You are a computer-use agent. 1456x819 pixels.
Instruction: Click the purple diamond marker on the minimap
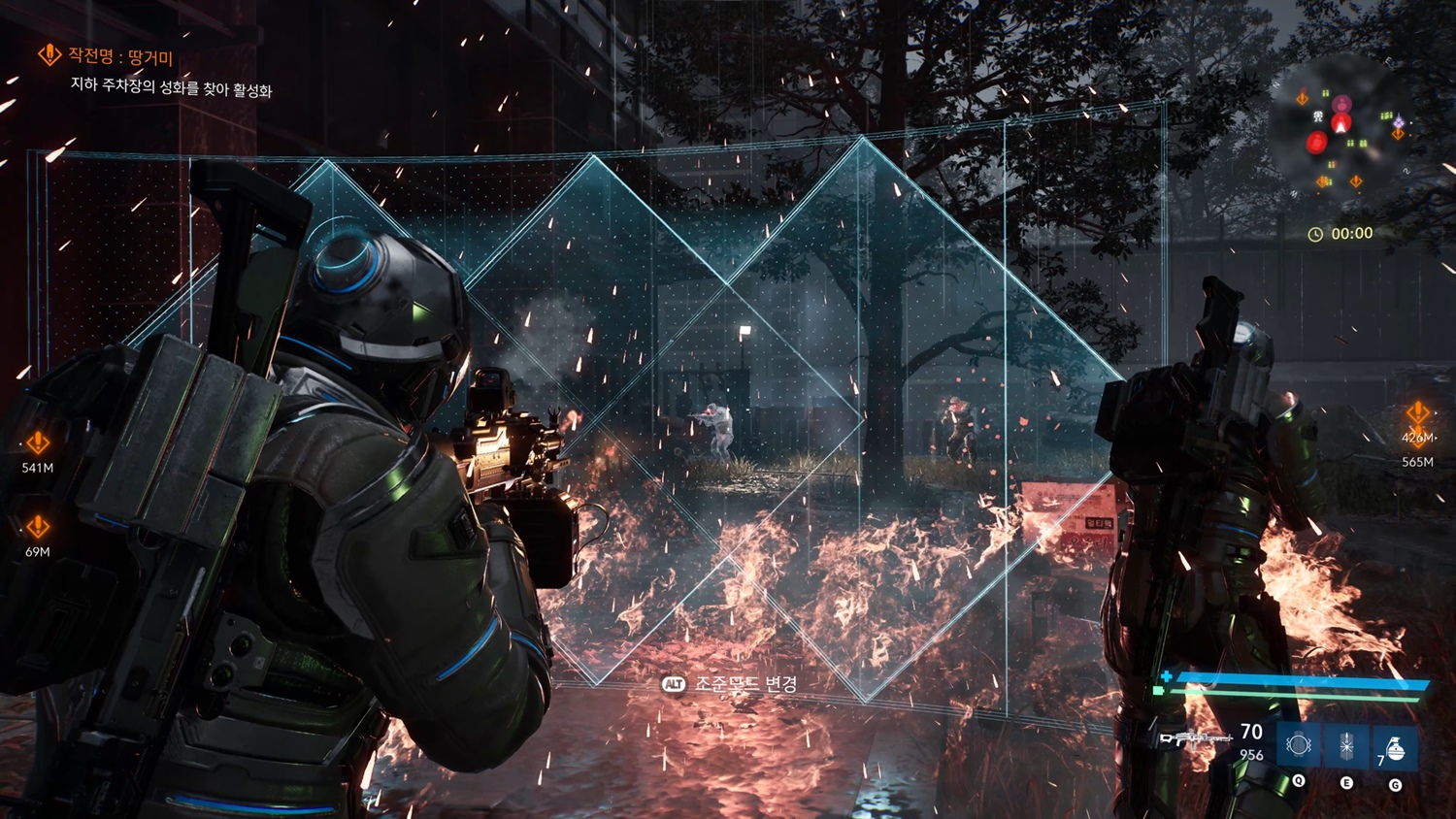coord(1398,123)
